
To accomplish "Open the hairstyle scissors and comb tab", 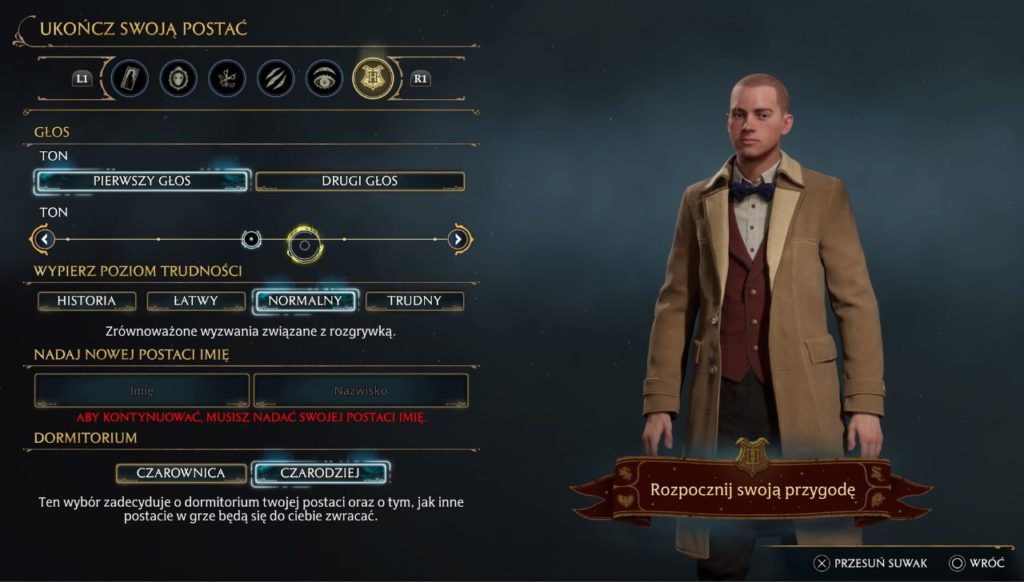I will (227, 78).
